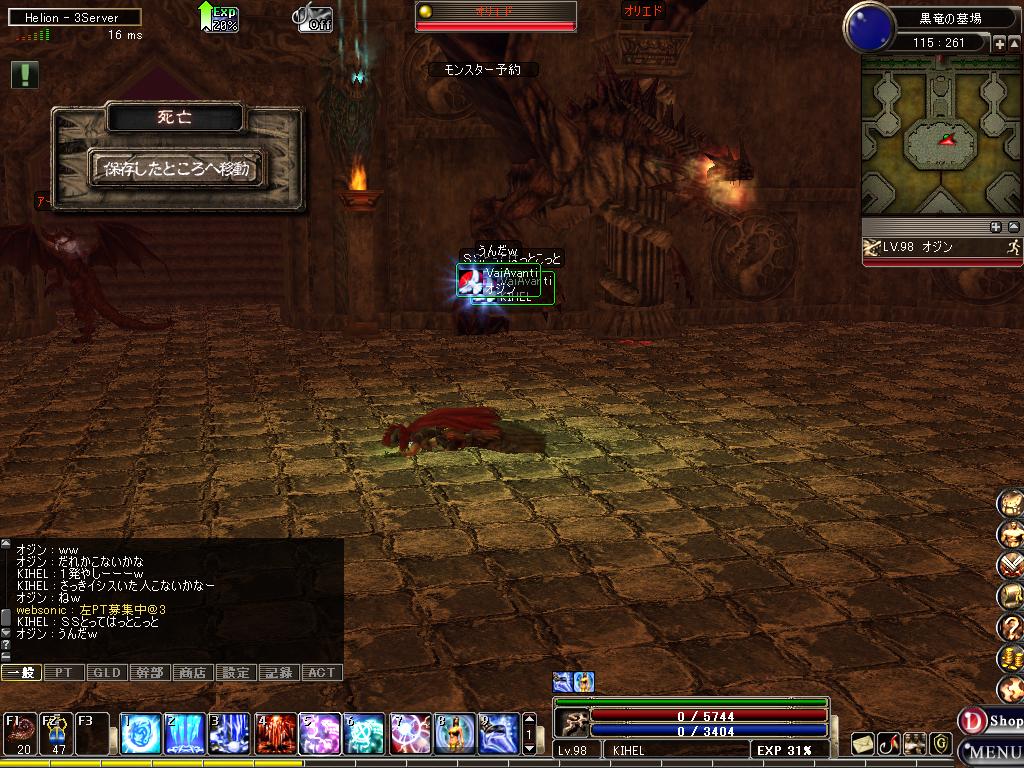Click the 保存したところへ移動 respawn button
This screenshot has width=1024, height=768.
click(x=176, y=169)
